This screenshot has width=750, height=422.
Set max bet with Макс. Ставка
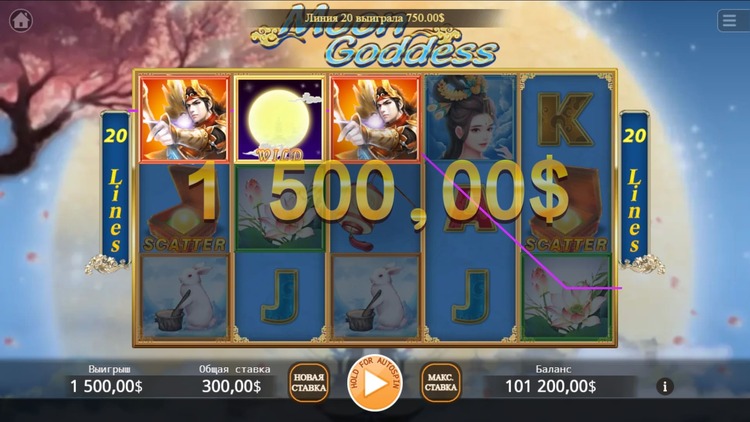pyautogui.click(x=441, y=383)
